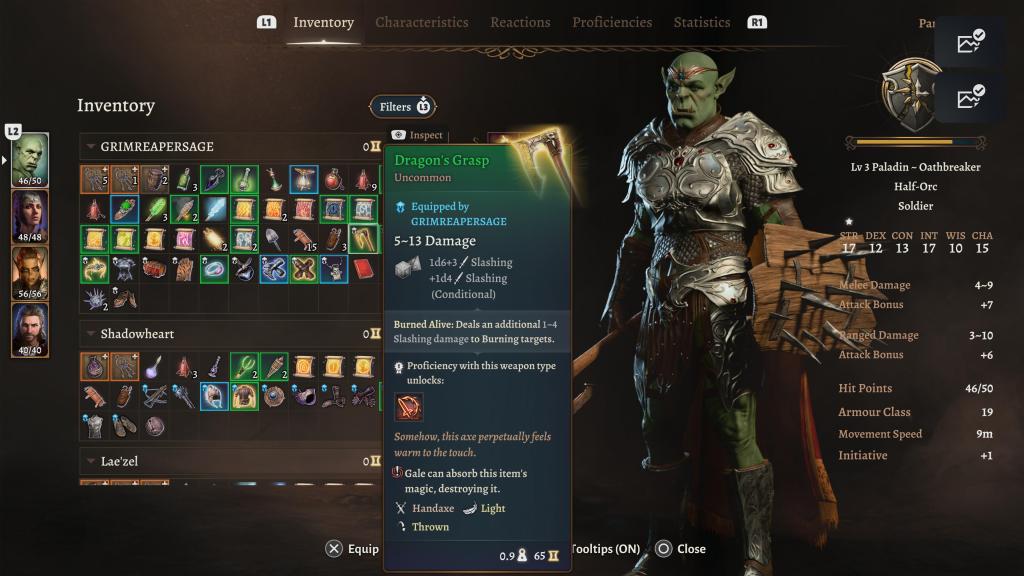Show the Proficiencies tab

[x=612, y=22]
